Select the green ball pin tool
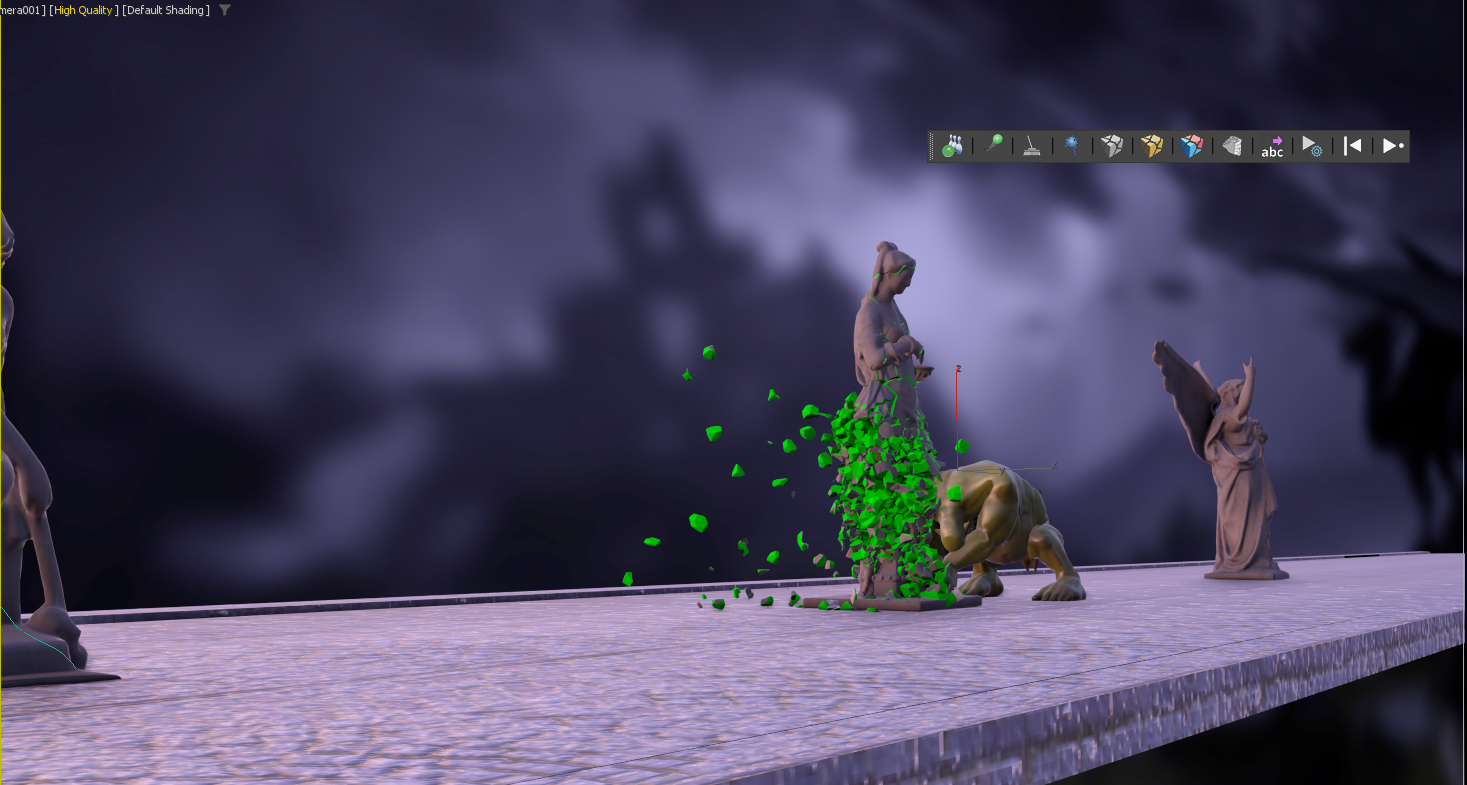Screen dimensions: 1467x785 tap(993, 146)
